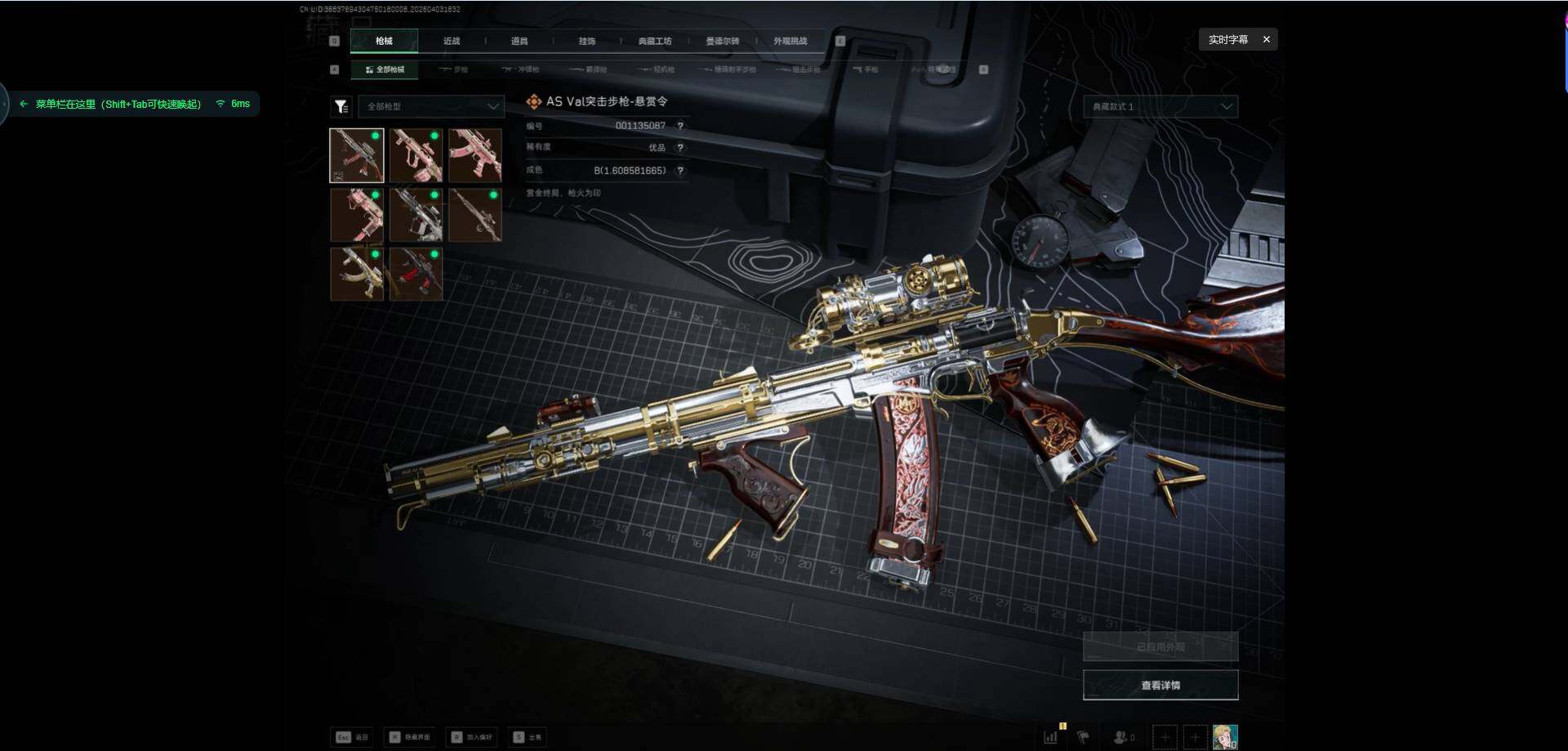The height and width of the screenshot is (751, 1568).
Task: Switch to the 近战 melee tab
Action: (x=452, y=41)
